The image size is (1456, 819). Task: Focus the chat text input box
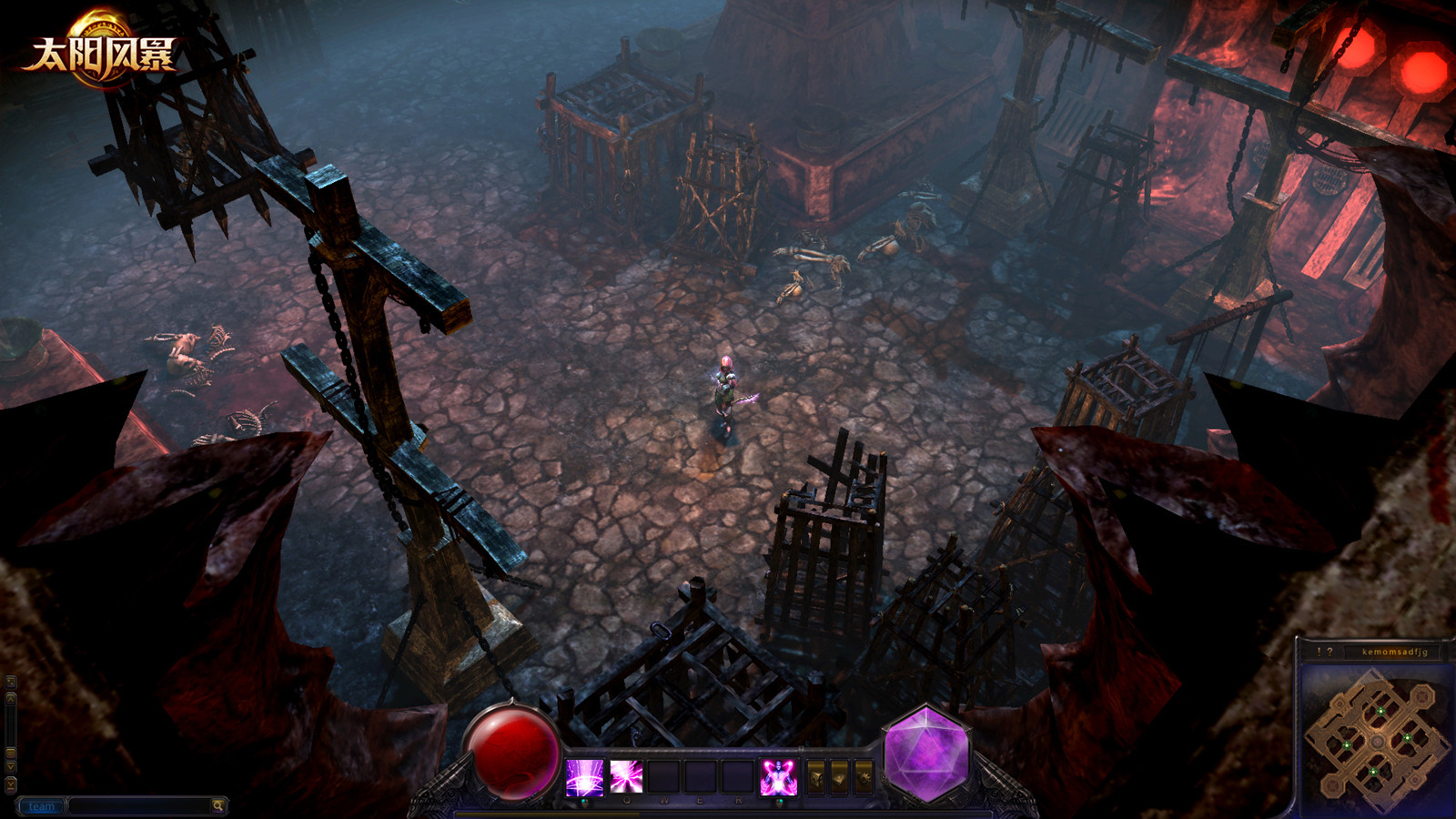pos(139,806)
